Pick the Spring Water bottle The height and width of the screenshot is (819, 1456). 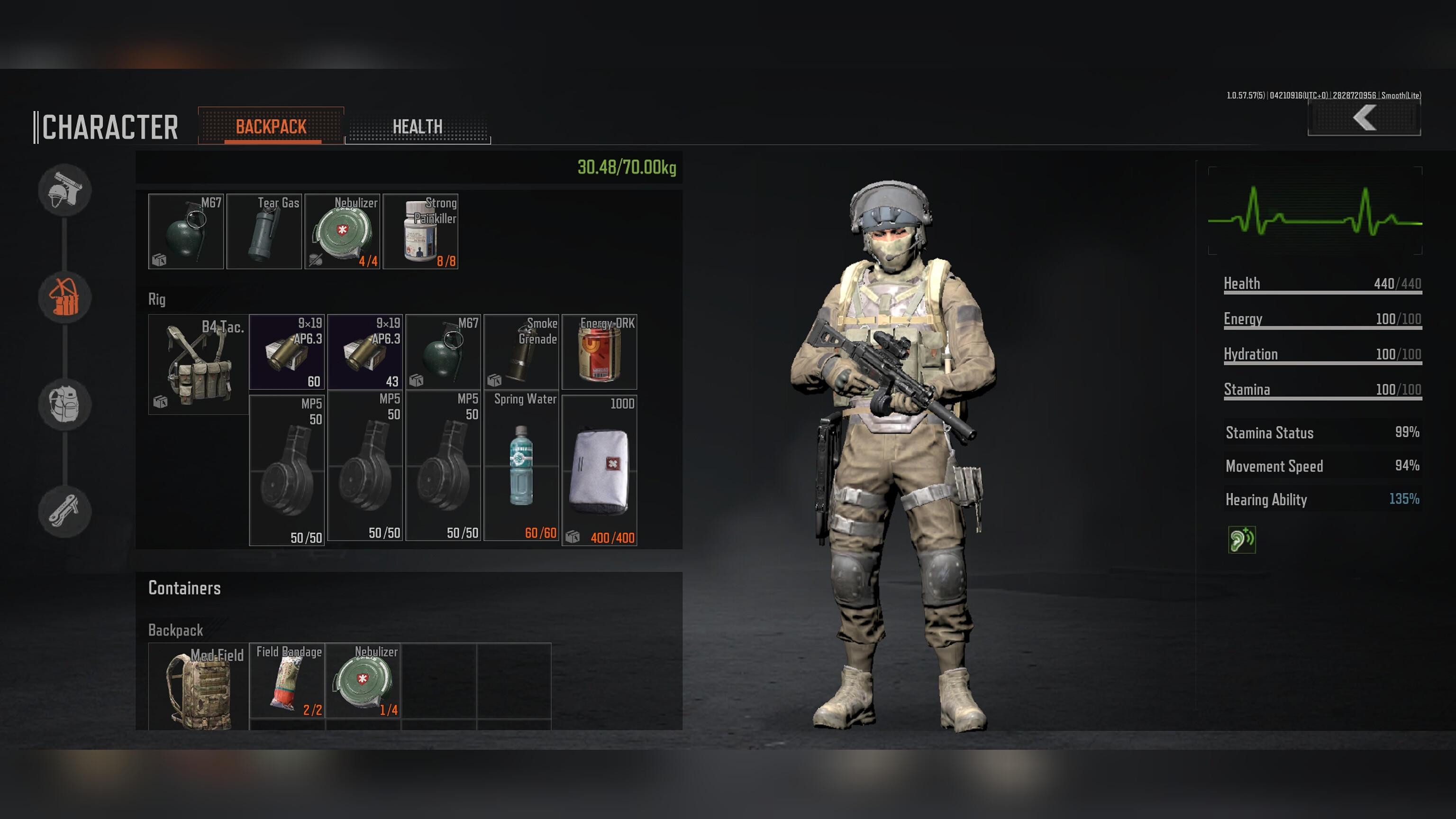click(x=521, y=466)
